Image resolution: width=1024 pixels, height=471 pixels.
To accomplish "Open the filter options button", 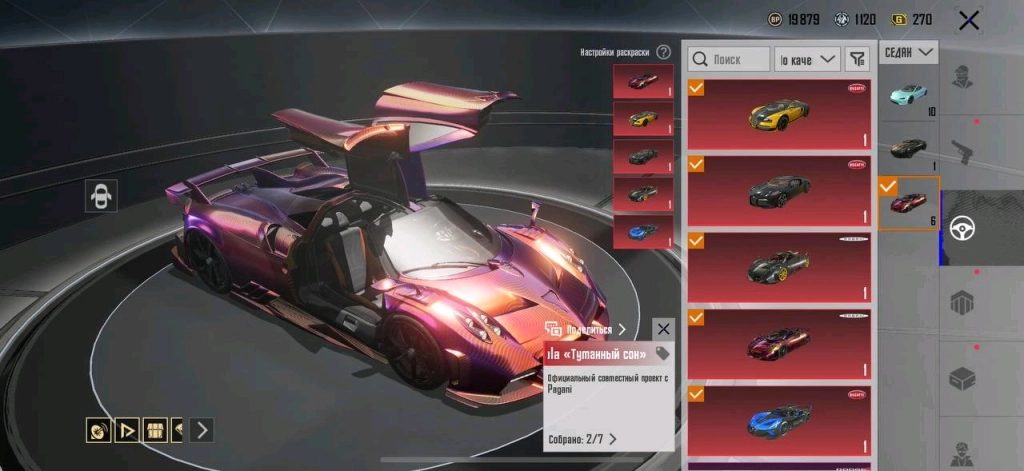I will 857,60.
